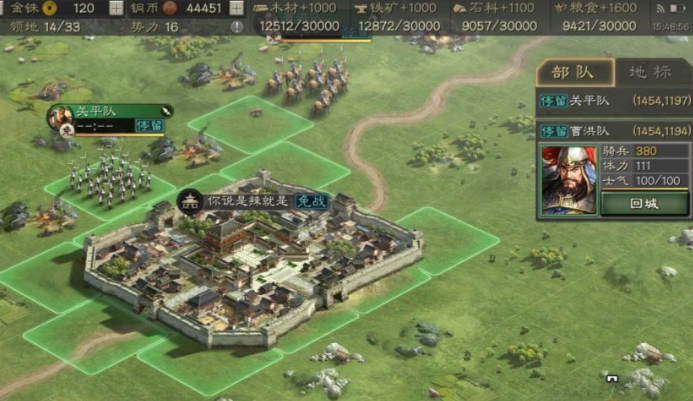
Task: Click the info icon beside 势力 16
Action: coord(237,26)
